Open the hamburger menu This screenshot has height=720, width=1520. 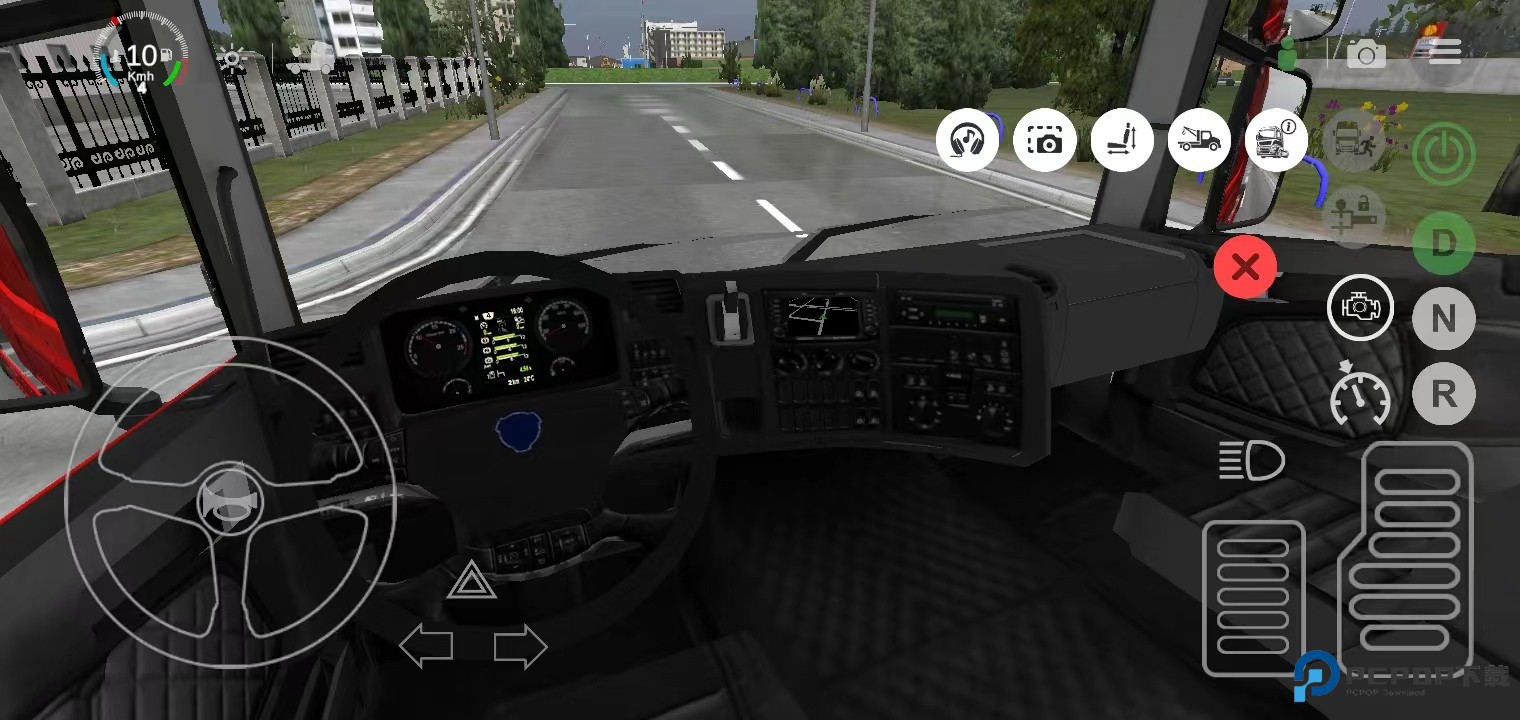(1444, 52)
